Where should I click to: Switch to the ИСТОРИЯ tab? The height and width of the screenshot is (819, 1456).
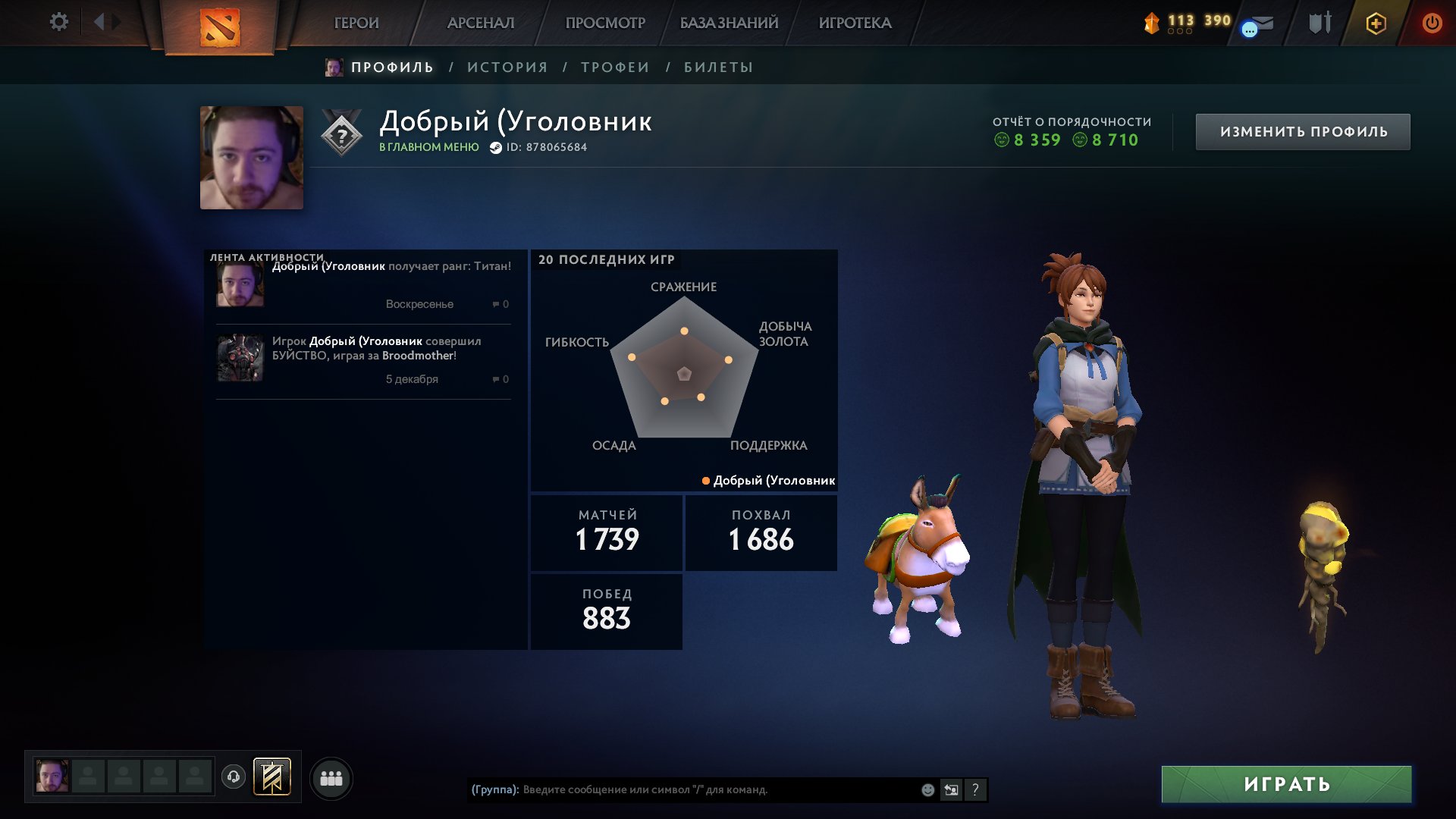point(507,67)
